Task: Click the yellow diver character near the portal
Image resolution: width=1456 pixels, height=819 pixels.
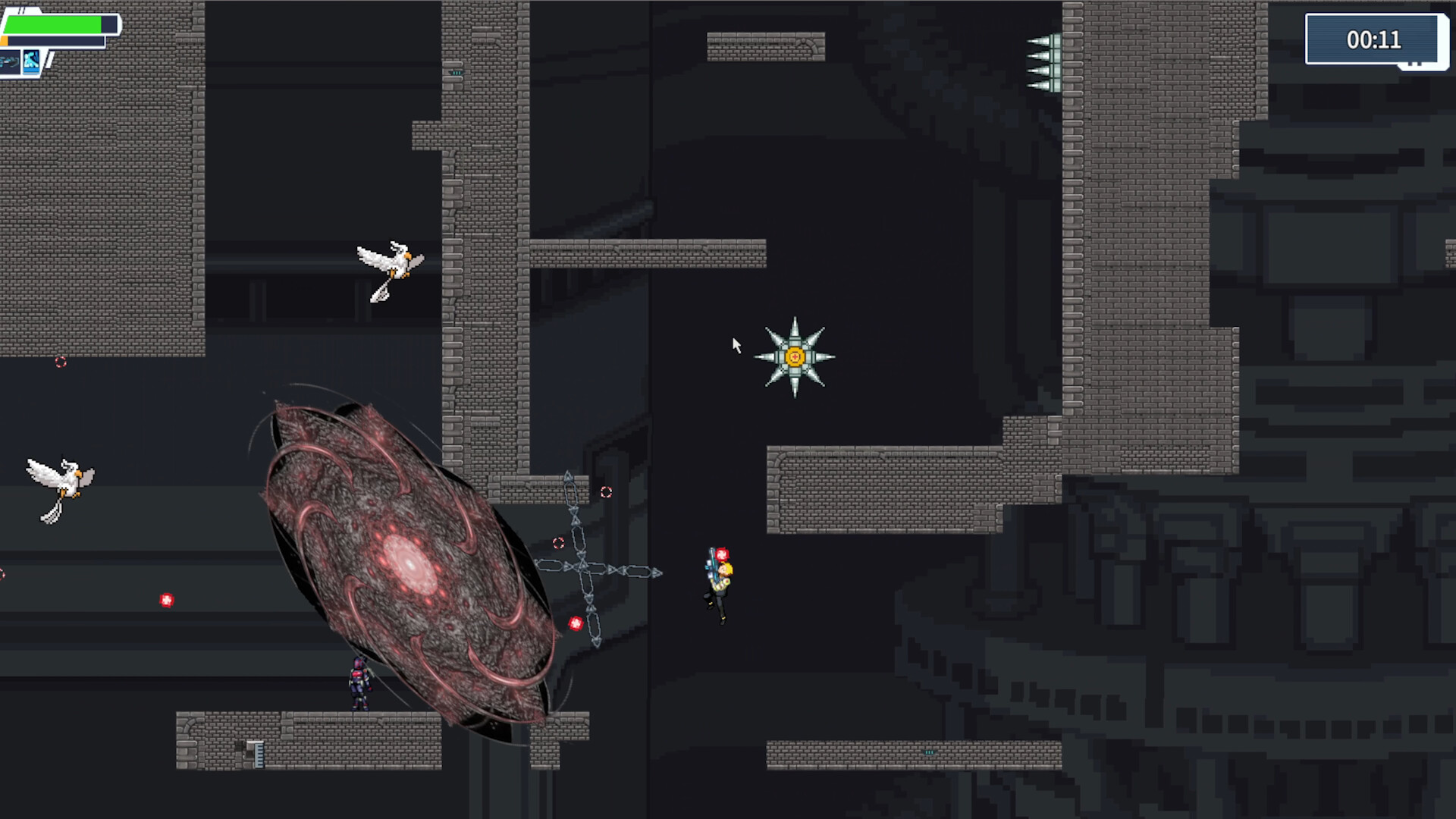Action: pos(718,580)
